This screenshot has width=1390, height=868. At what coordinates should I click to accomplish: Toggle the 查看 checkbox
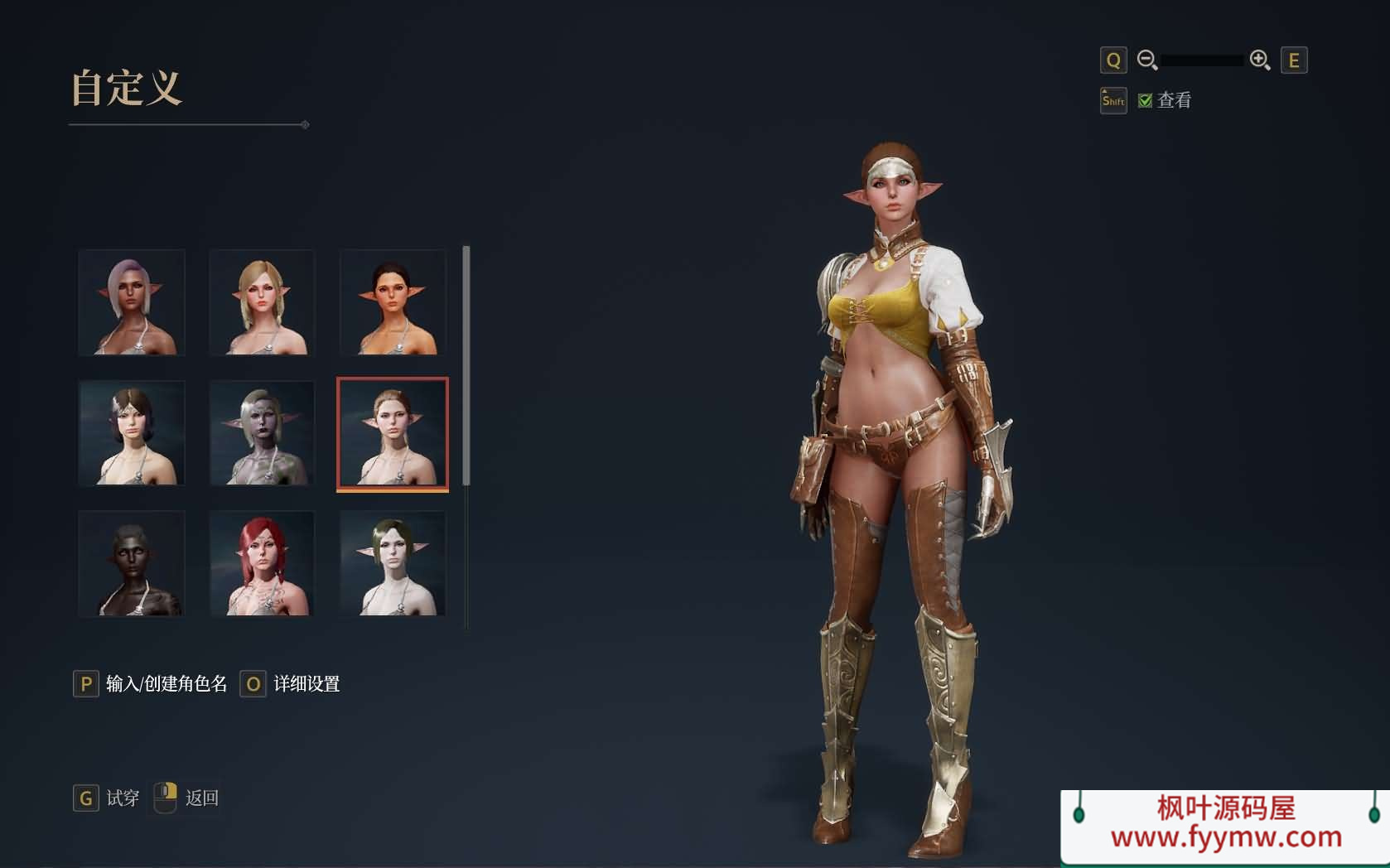[1146, 100]
